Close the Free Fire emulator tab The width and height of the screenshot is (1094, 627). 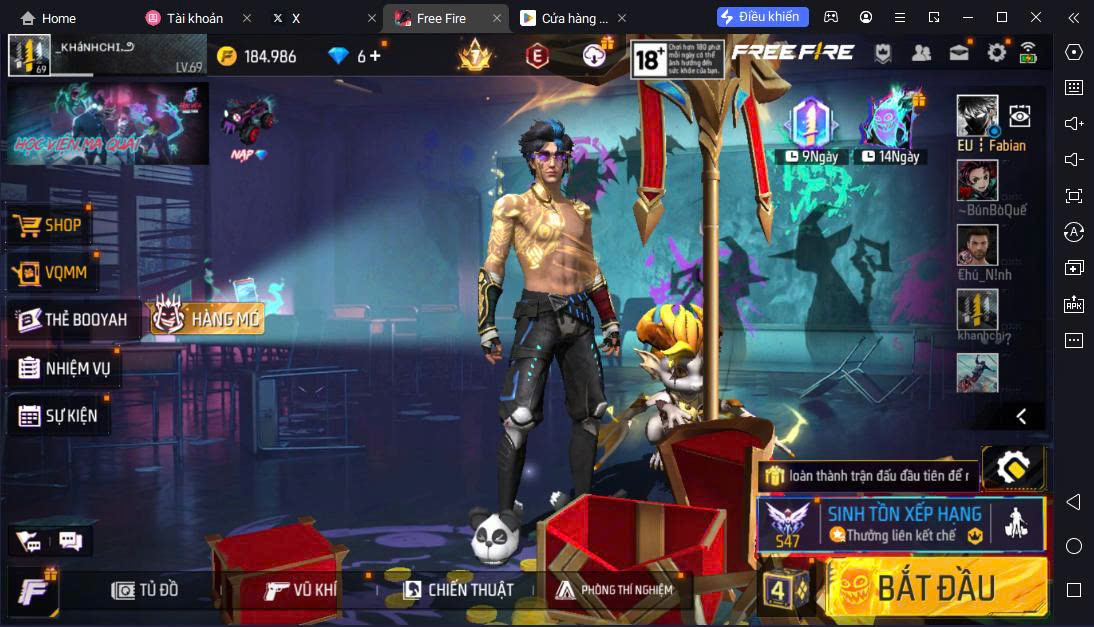click(497, 18)
